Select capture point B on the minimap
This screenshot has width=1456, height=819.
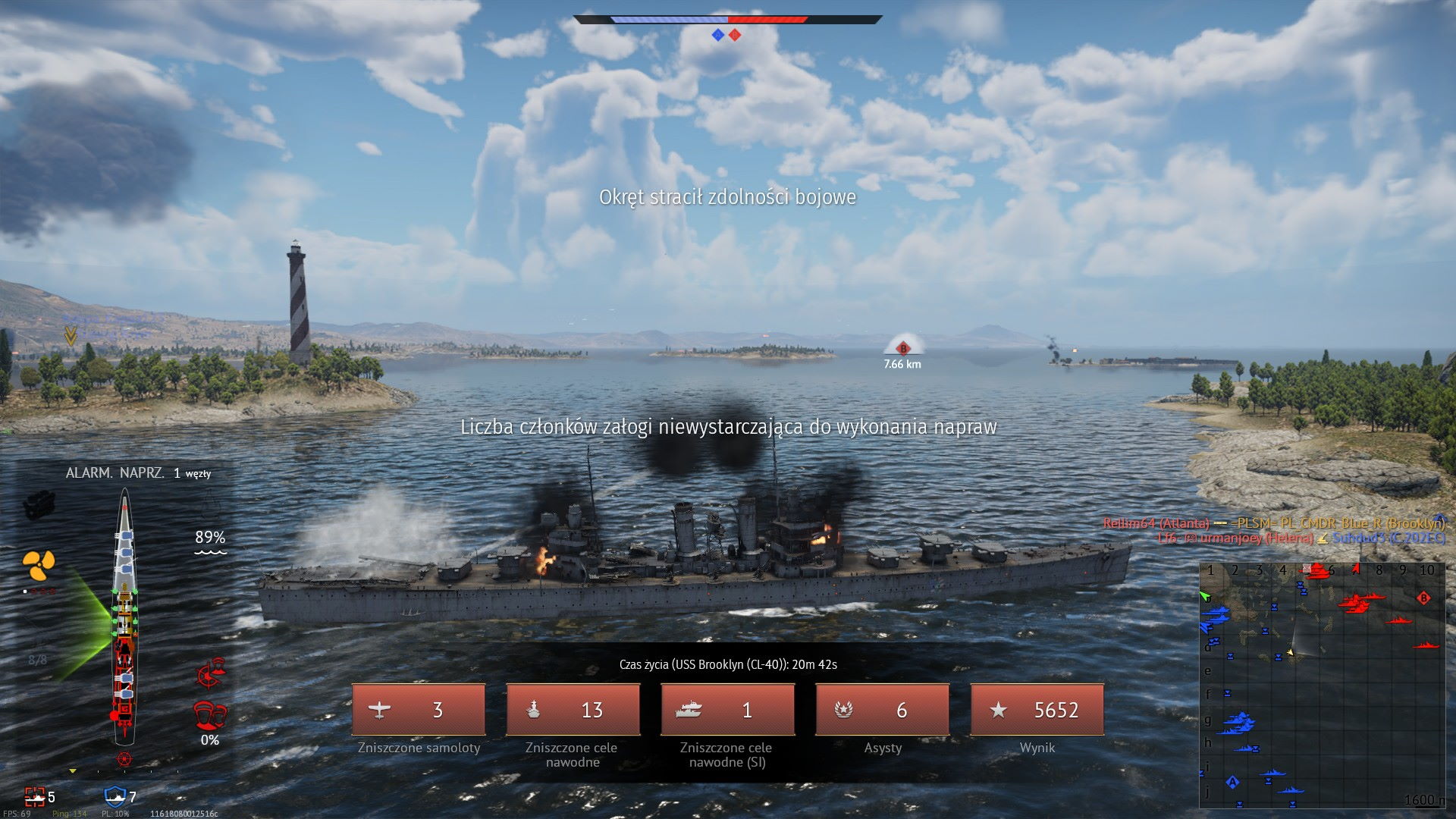(1423, 598)
